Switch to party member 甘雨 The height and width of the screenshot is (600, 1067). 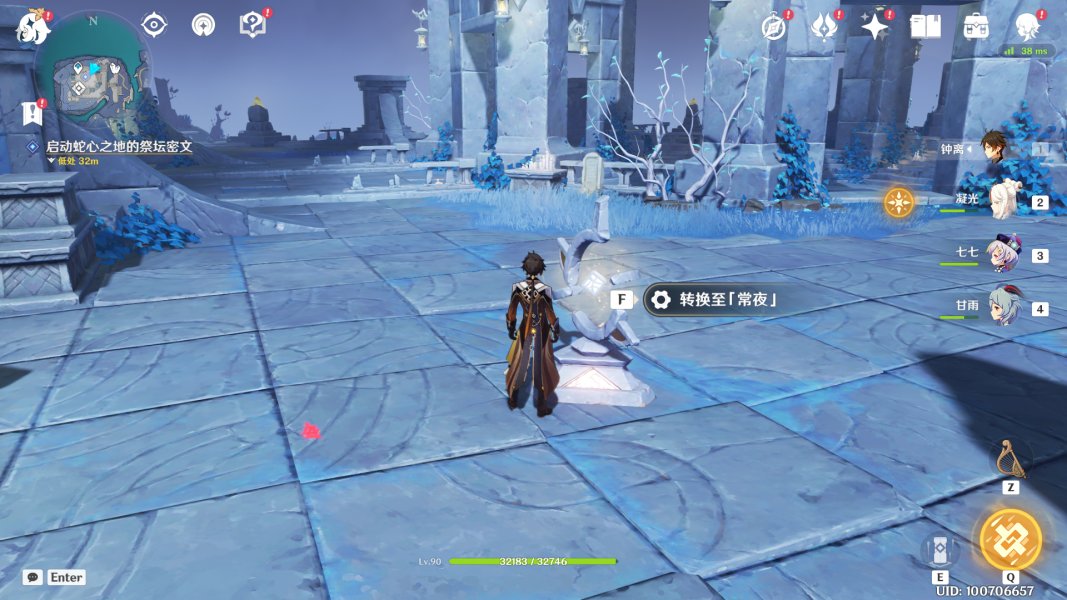tap(1005, 307)
